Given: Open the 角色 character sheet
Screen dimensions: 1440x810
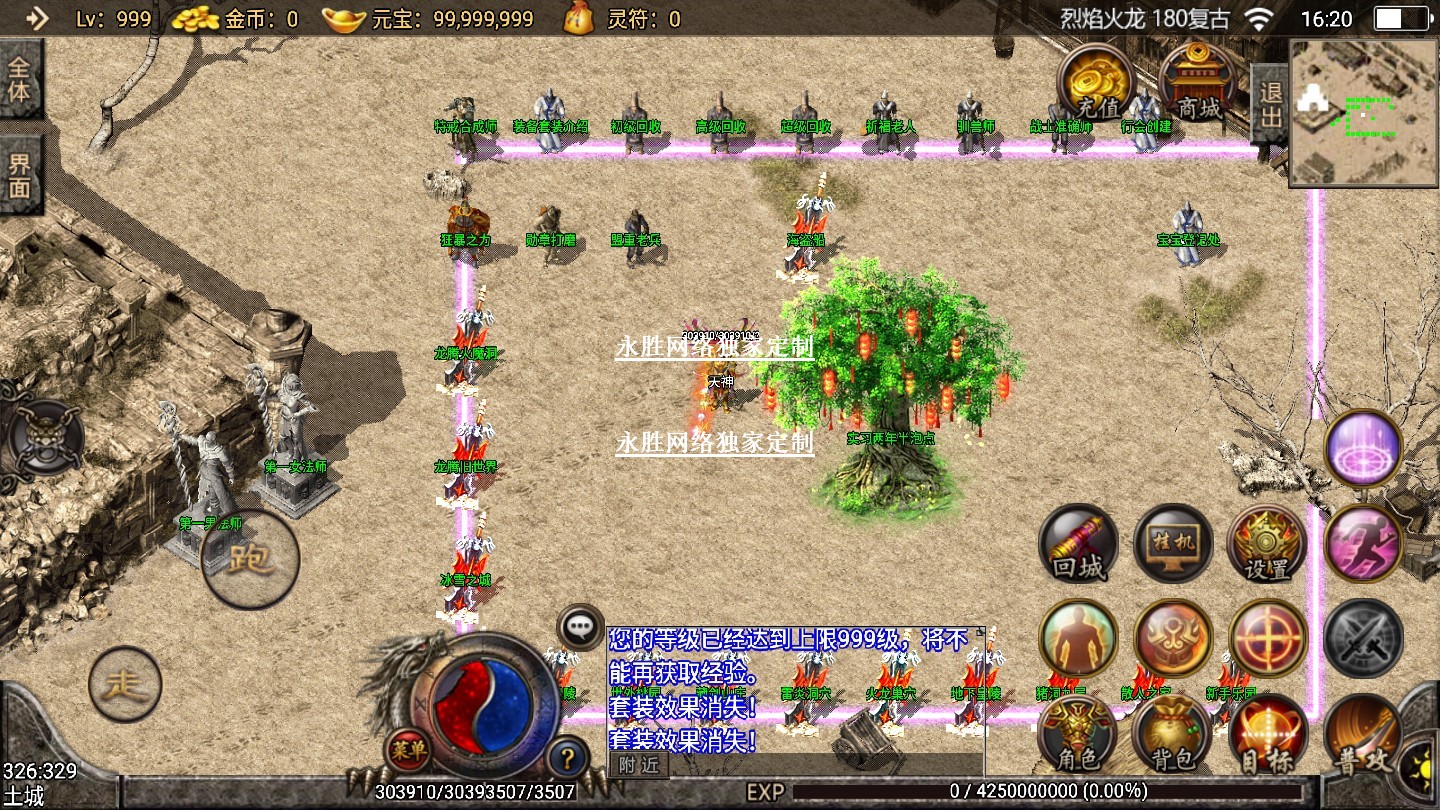Looking at the screenshot, I should pos(1078,734).
